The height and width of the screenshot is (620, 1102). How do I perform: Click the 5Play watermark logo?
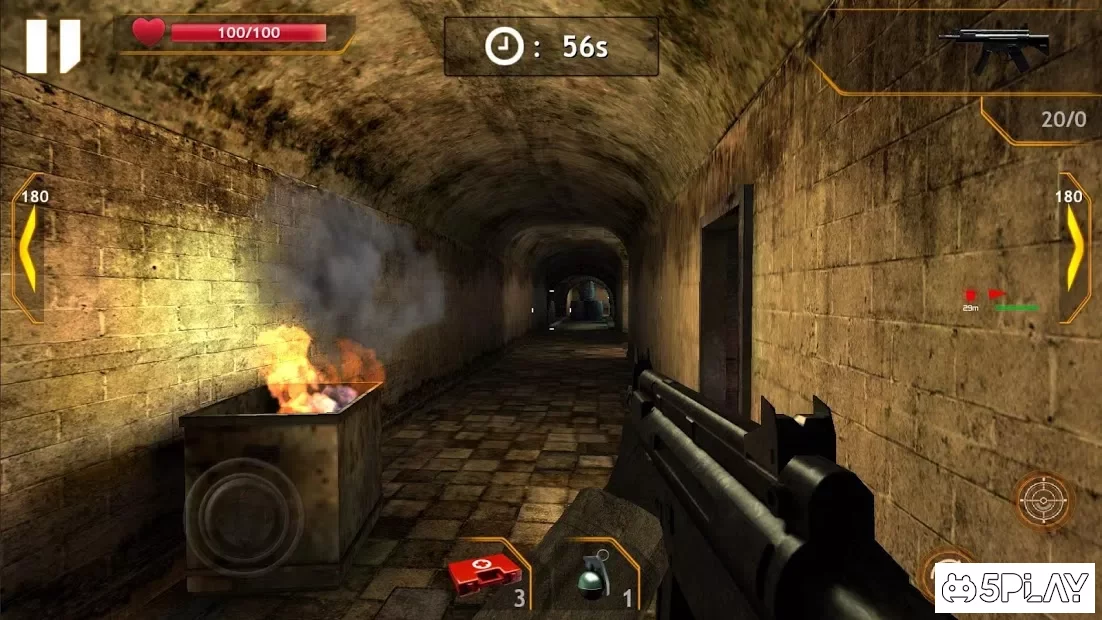coord(1014,588)
